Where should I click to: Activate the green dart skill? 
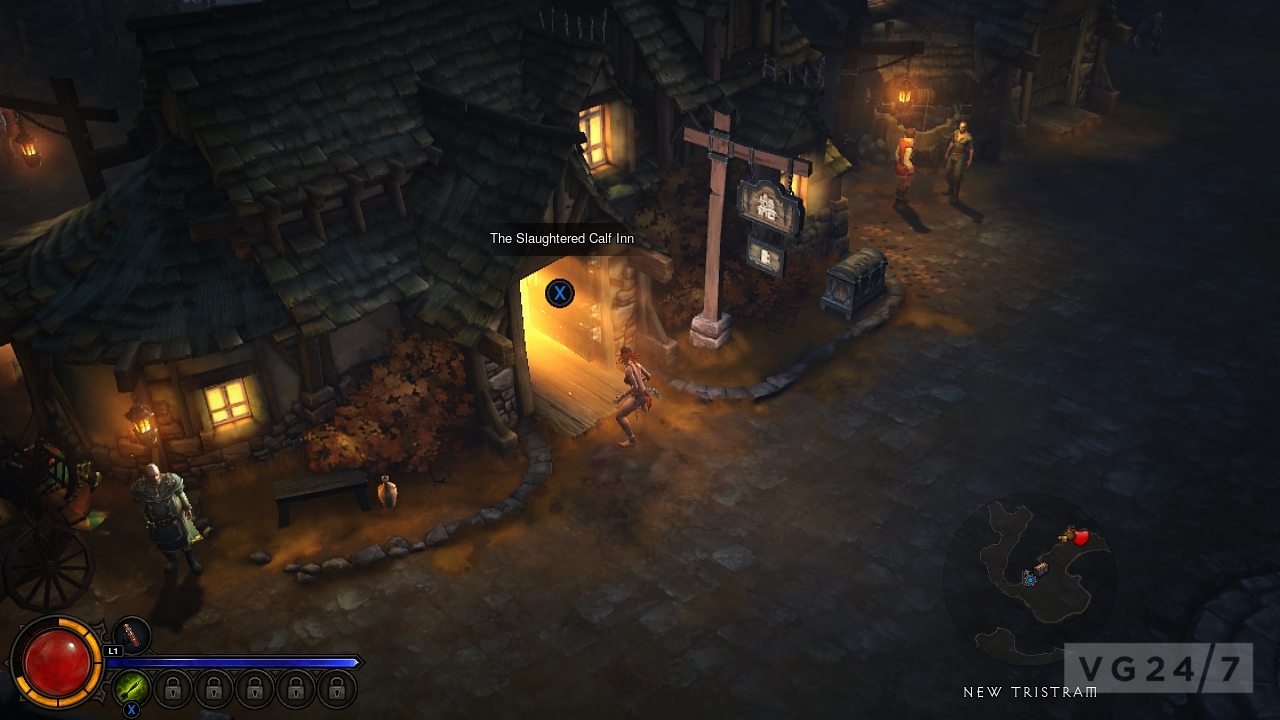[x=132, y=688]
